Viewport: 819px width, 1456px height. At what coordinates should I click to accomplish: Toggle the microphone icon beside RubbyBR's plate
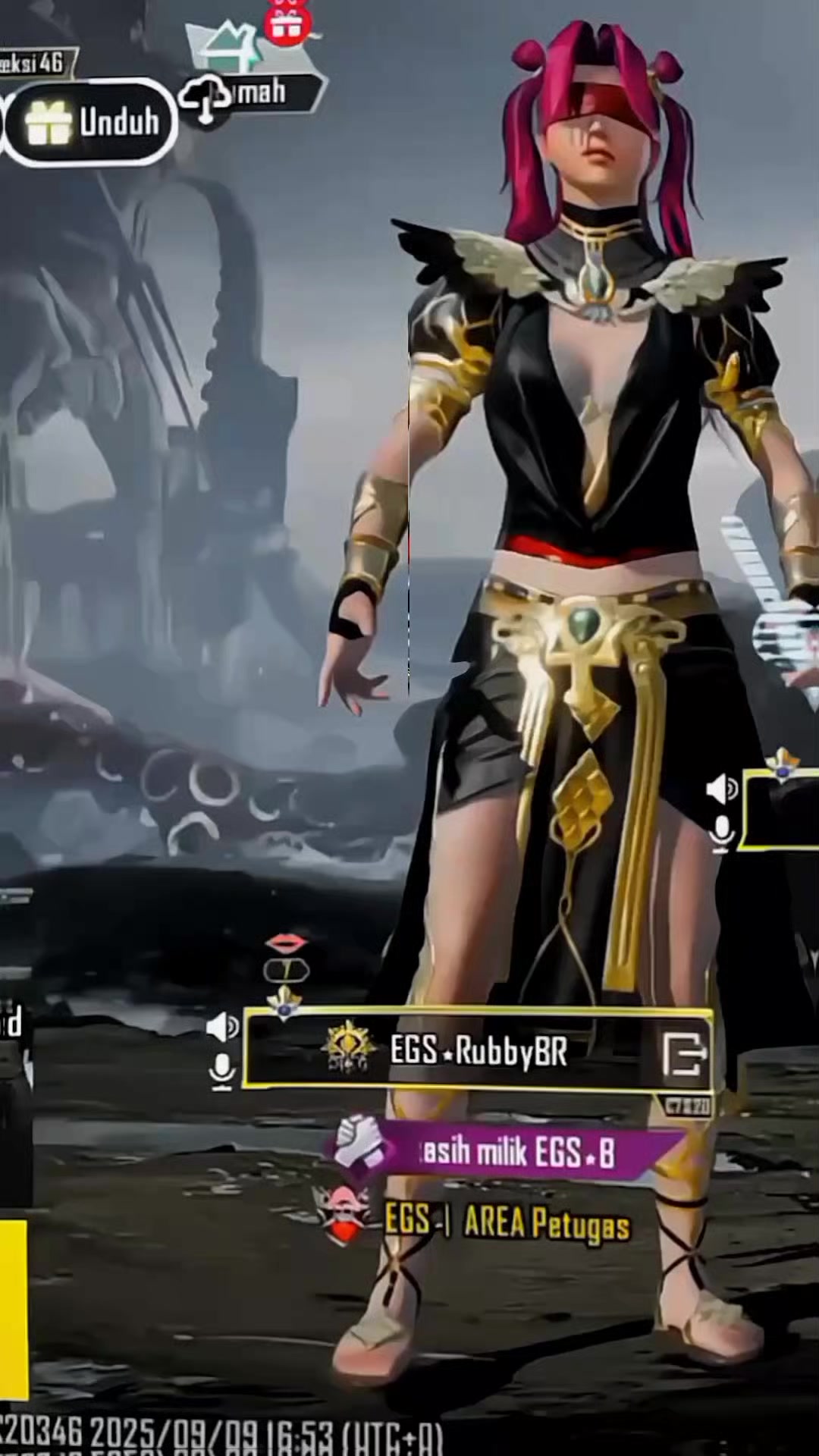(x=222, y=1072)
